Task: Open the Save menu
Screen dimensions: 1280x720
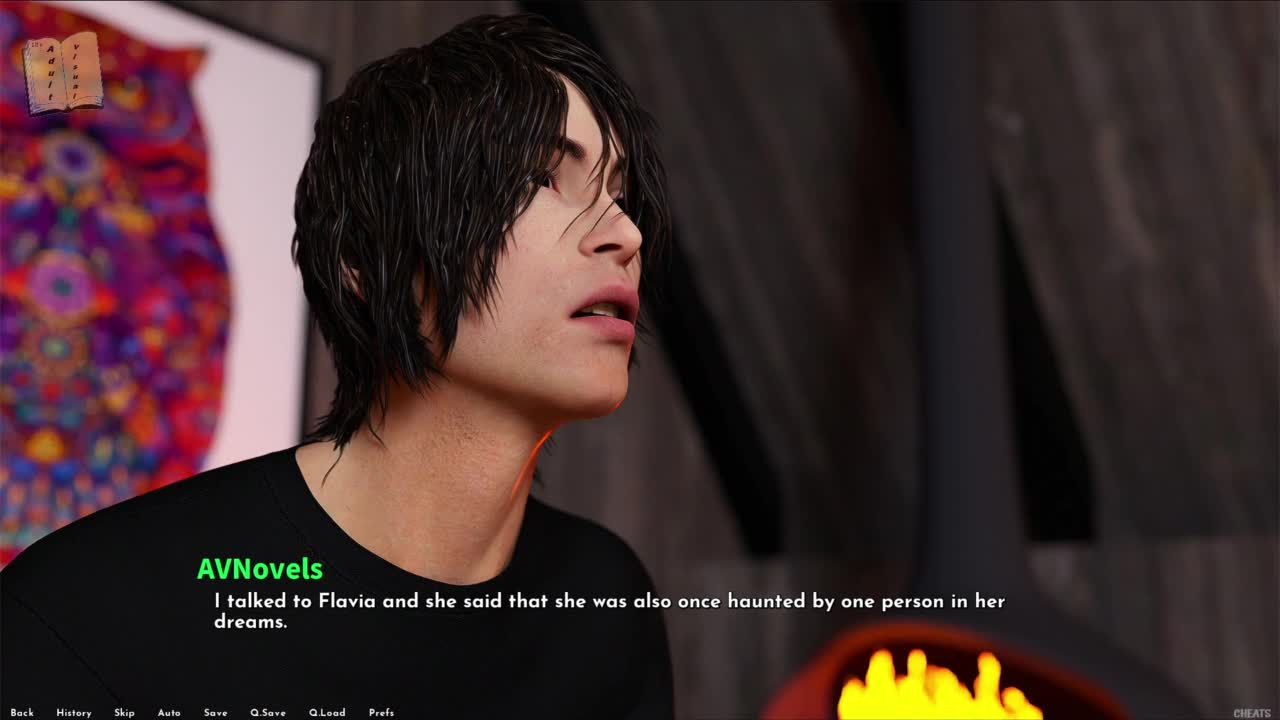Action: (216, 713)
